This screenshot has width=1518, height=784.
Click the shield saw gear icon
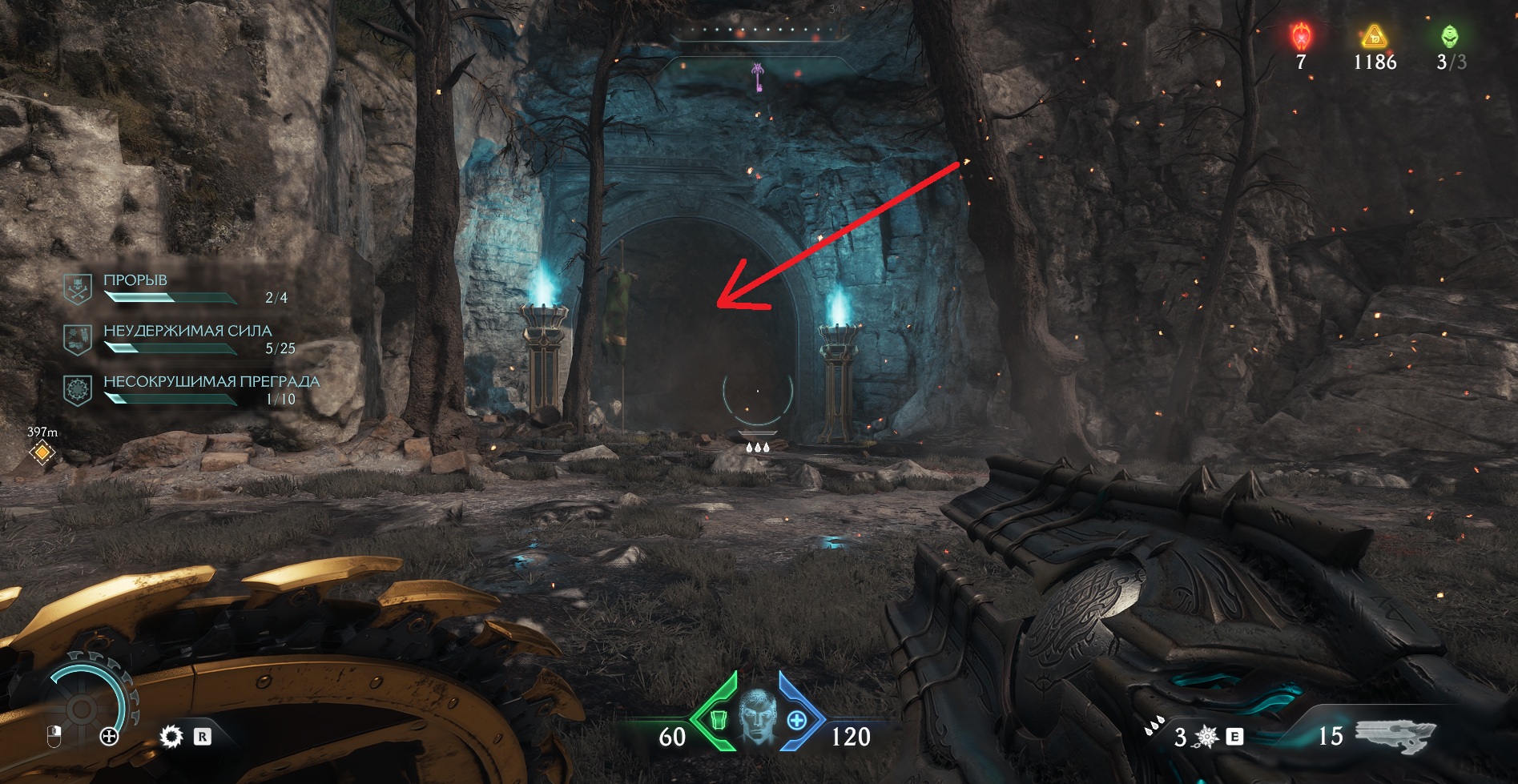171,736
